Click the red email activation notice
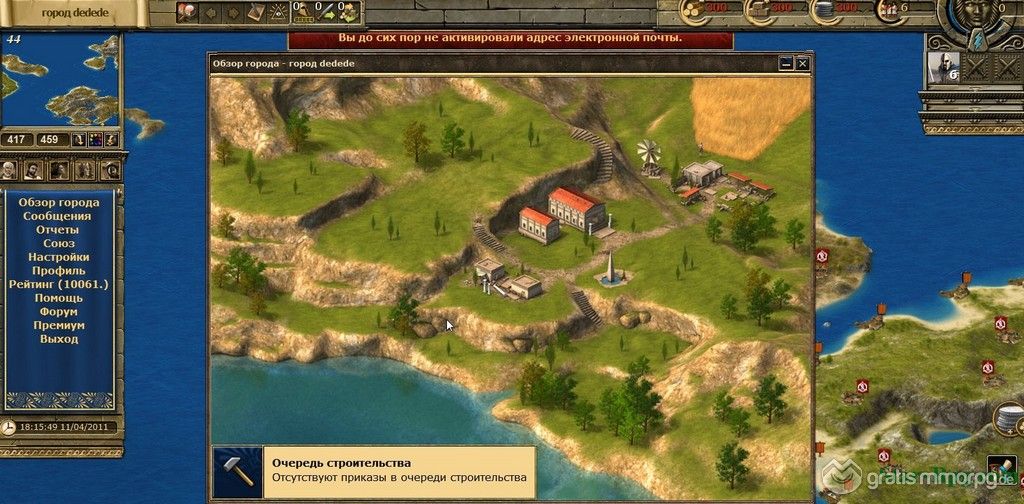Image resolution: width=1024 pixels, height=504 pixels. [x=510, y=38]
